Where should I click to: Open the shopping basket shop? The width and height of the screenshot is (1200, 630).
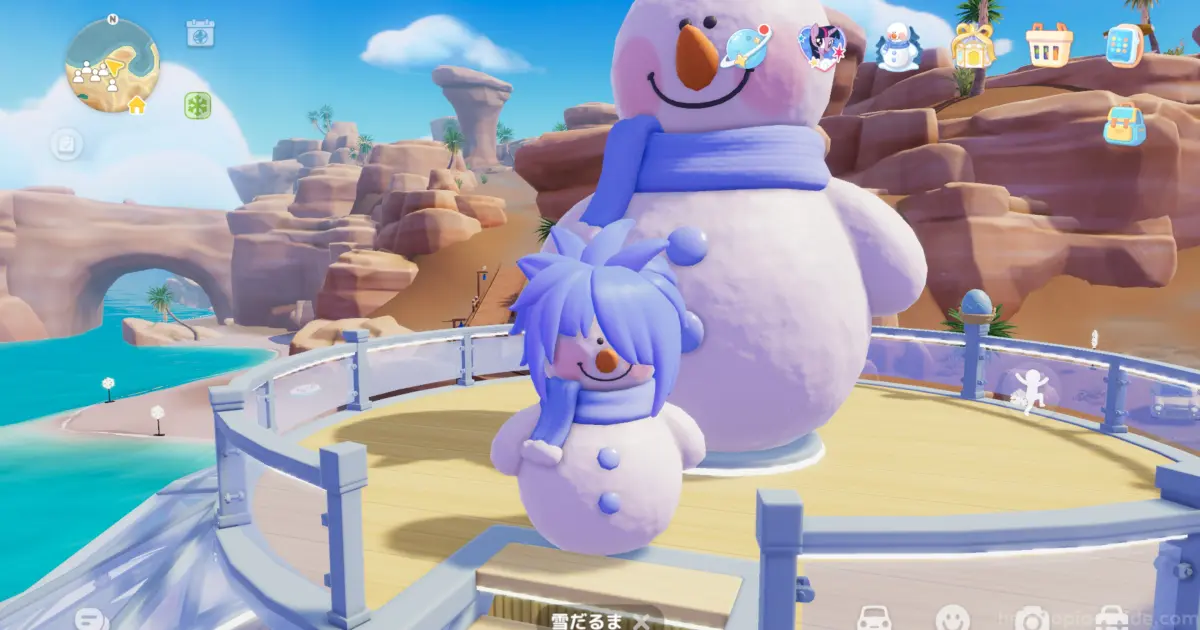coord(1049,45)
